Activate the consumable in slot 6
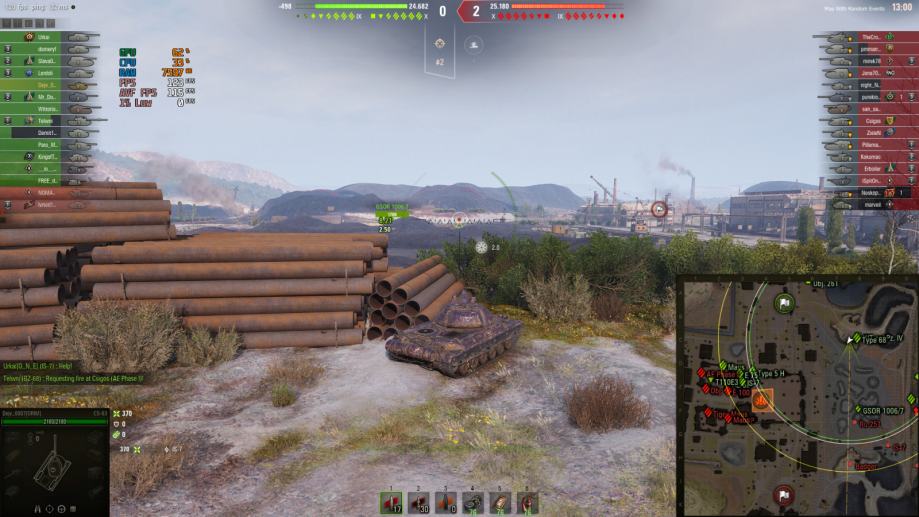919x517 pixels. 527,503
